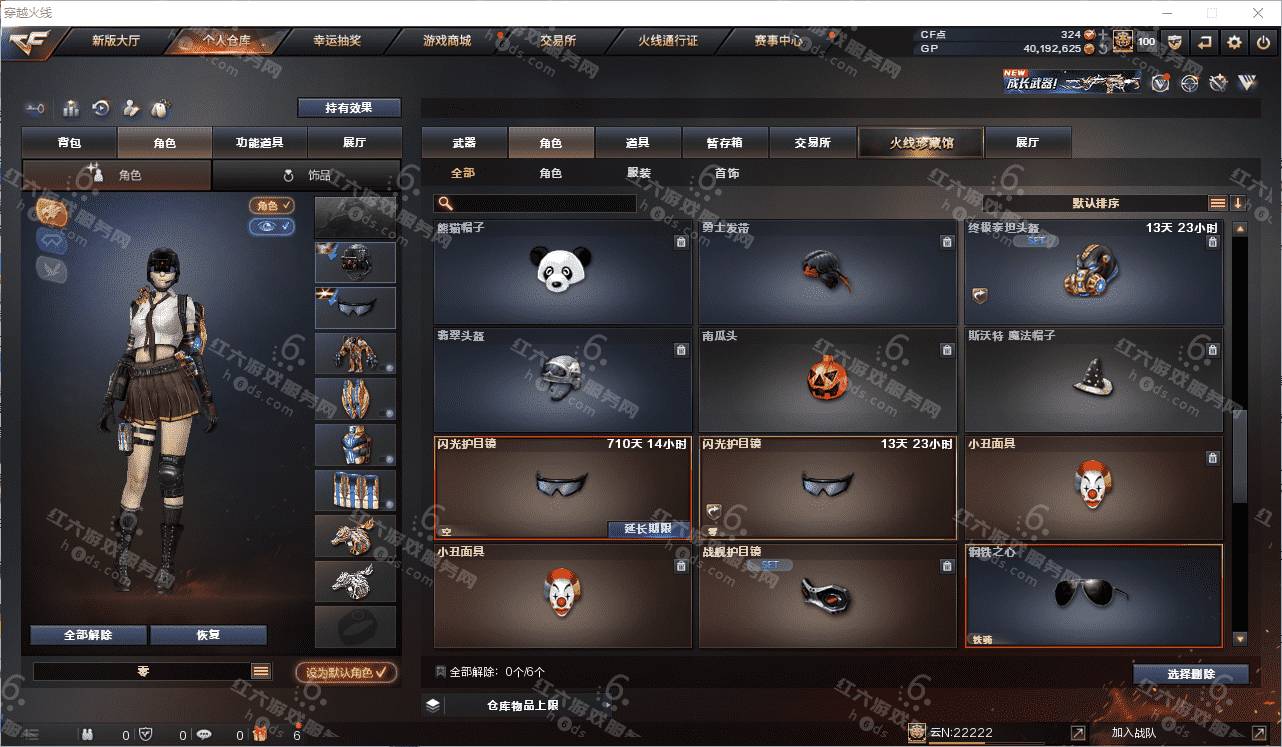Set as default character with 设为默认角色
Screen dimensions: 1282x747
[346, 673]
